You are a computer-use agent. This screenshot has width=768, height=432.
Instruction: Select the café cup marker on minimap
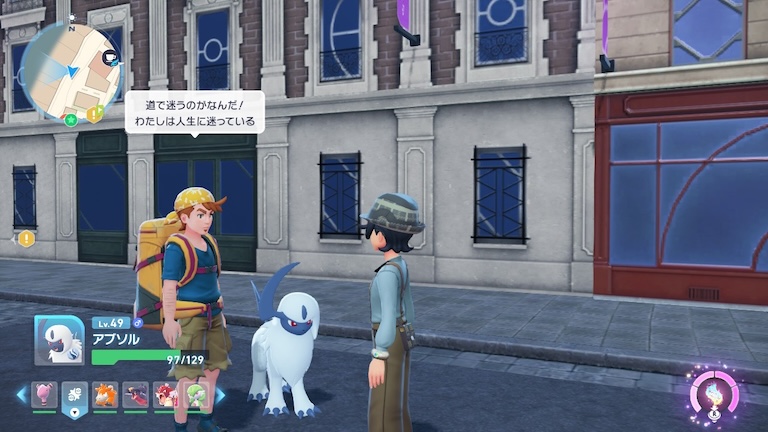tap(110, 58)
